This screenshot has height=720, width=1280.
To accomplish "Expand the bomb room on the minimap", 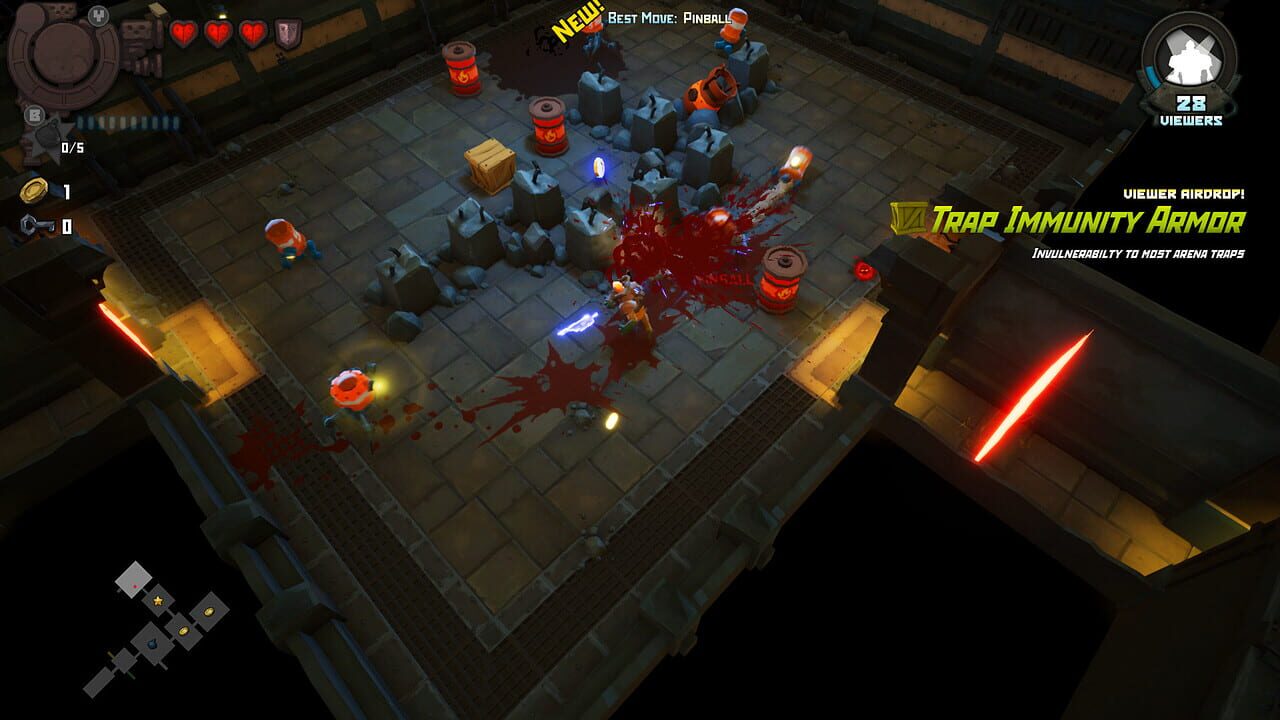I will (152, 644).
